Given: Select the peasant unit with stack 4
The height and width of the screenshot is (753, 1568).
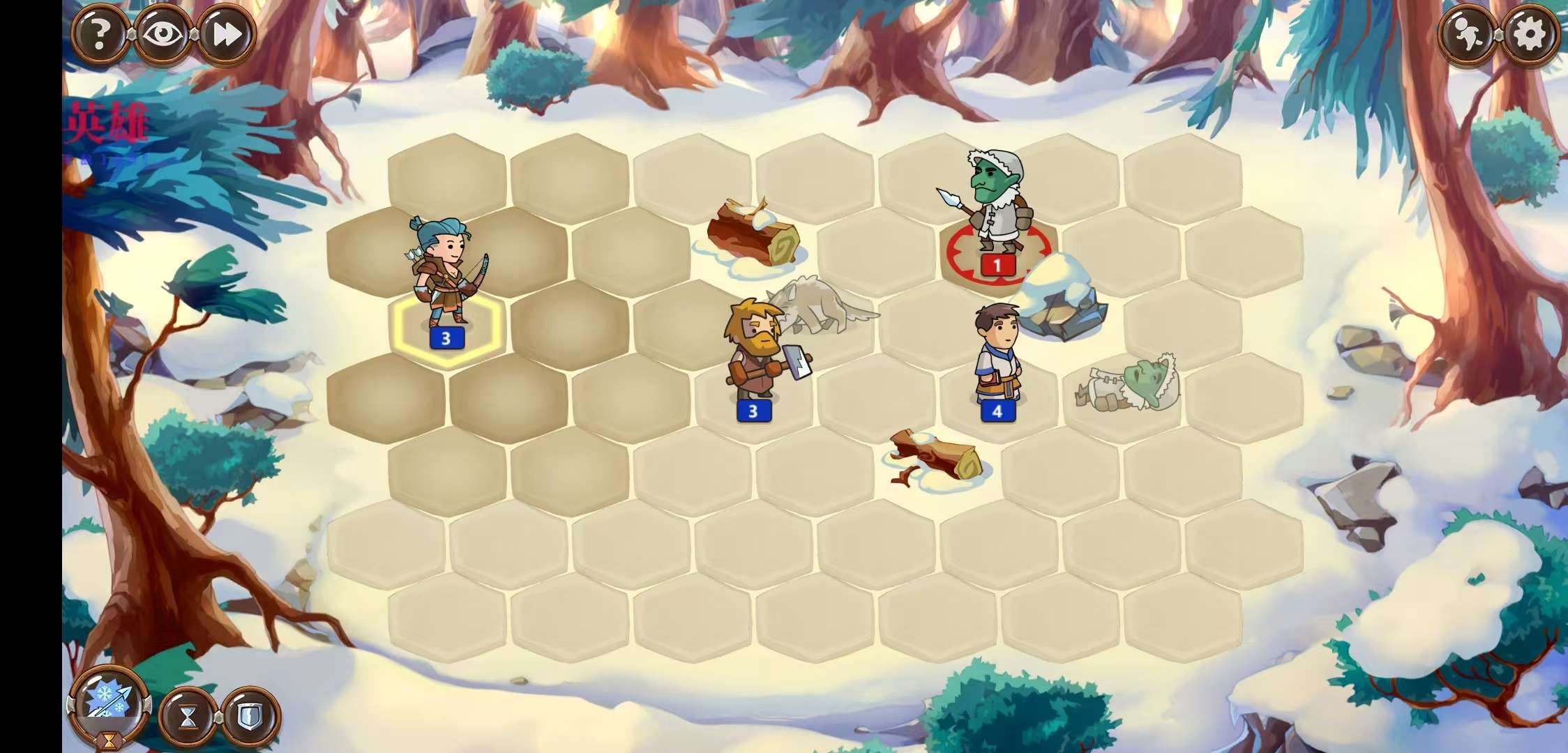Looking at the screenshot, I should [x=997, y=356].
